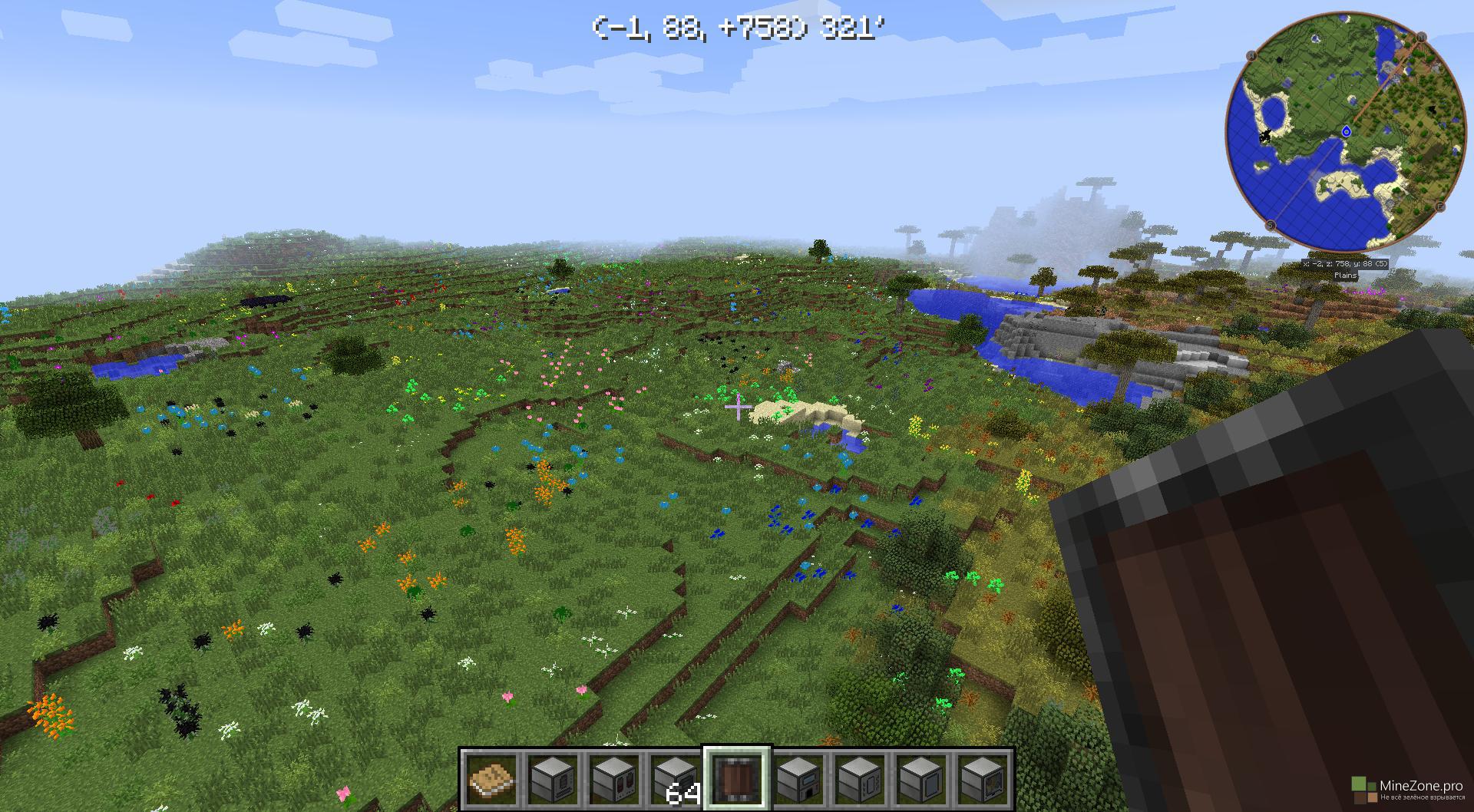
Task: Click the N compass marker on minimap
Action: [1421, 37]
